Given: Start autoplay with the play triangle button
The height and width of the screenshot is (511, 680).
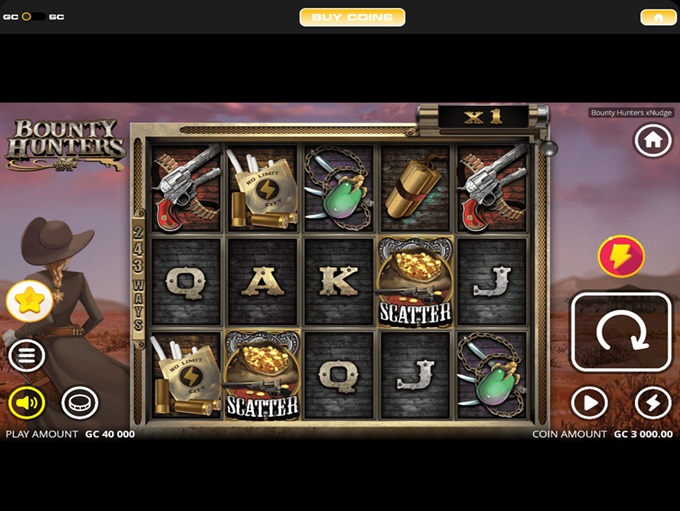Looking at the screenshot, I should tap(589, 403).
